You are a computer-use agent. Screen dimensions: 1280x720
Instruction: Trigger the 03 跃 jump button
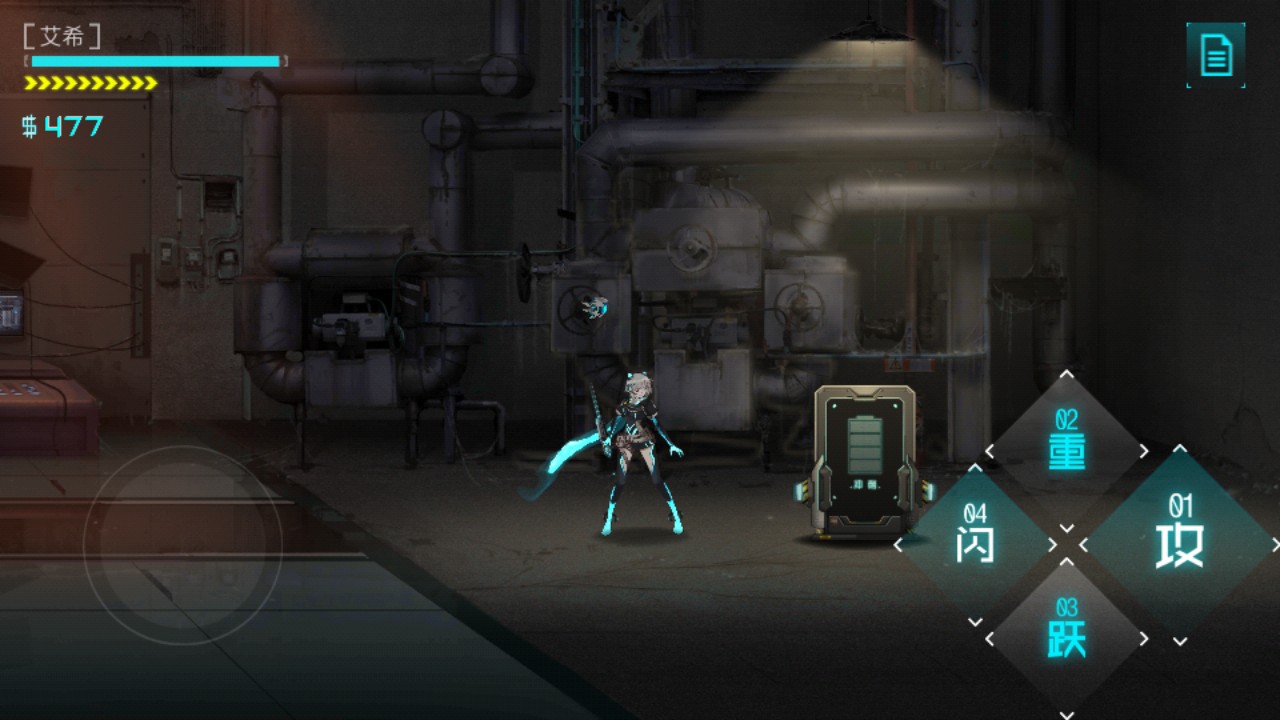click(x=1067, y=637)
